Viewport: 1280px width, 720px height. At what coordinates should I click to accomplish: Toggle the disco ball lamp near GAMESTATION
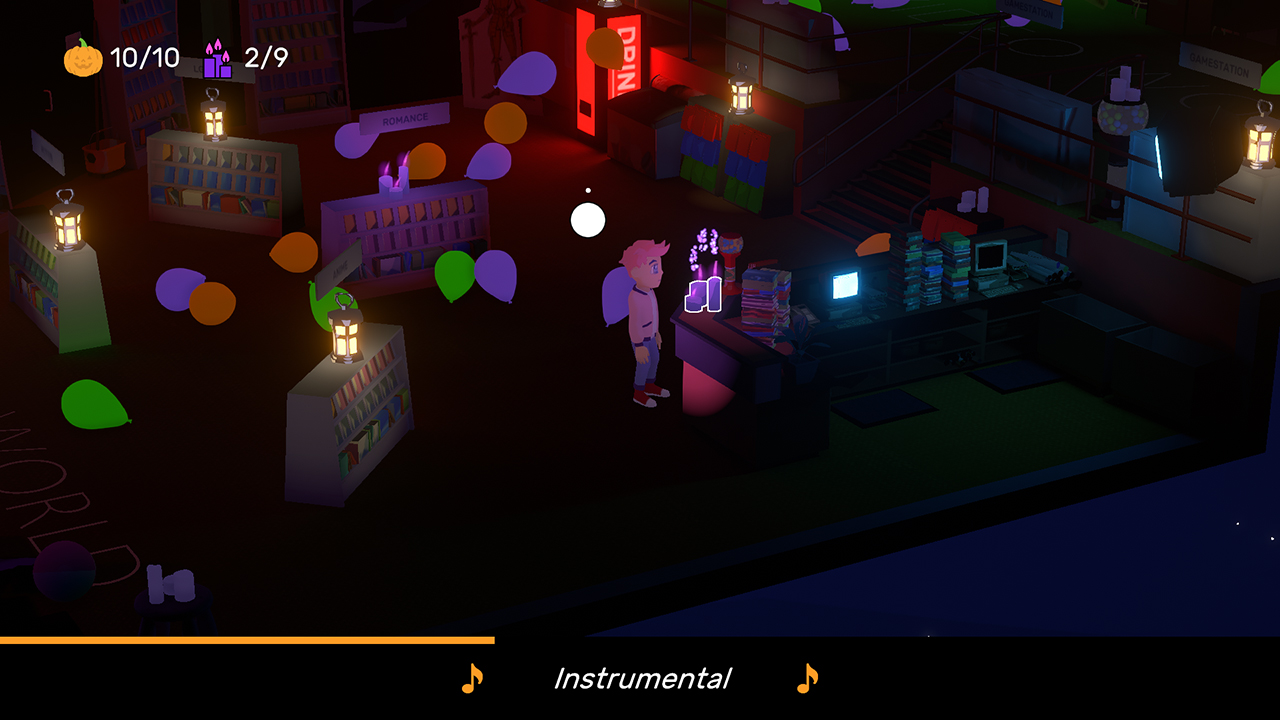click(1122, 116)
